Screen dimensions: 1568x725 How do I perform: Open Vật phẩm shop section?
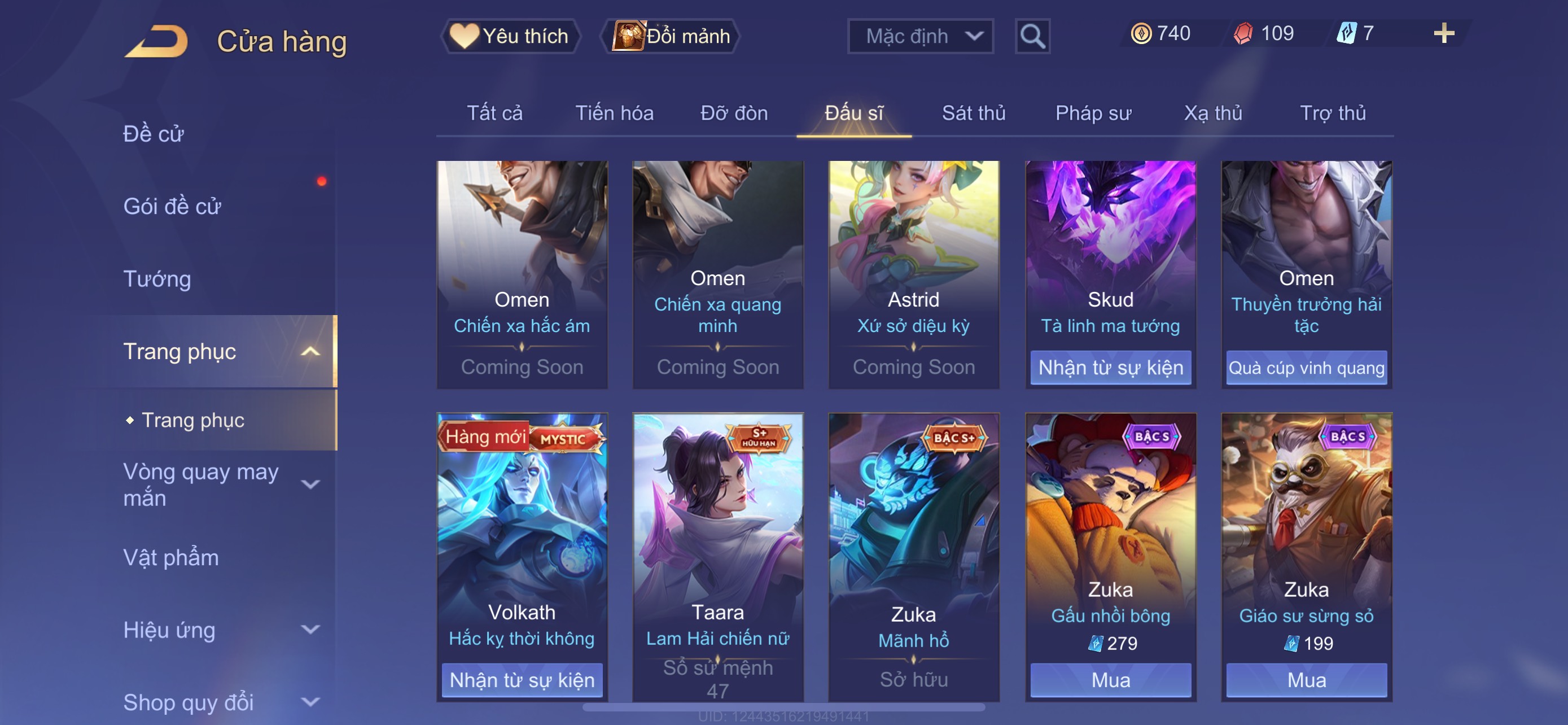(170, 558)
